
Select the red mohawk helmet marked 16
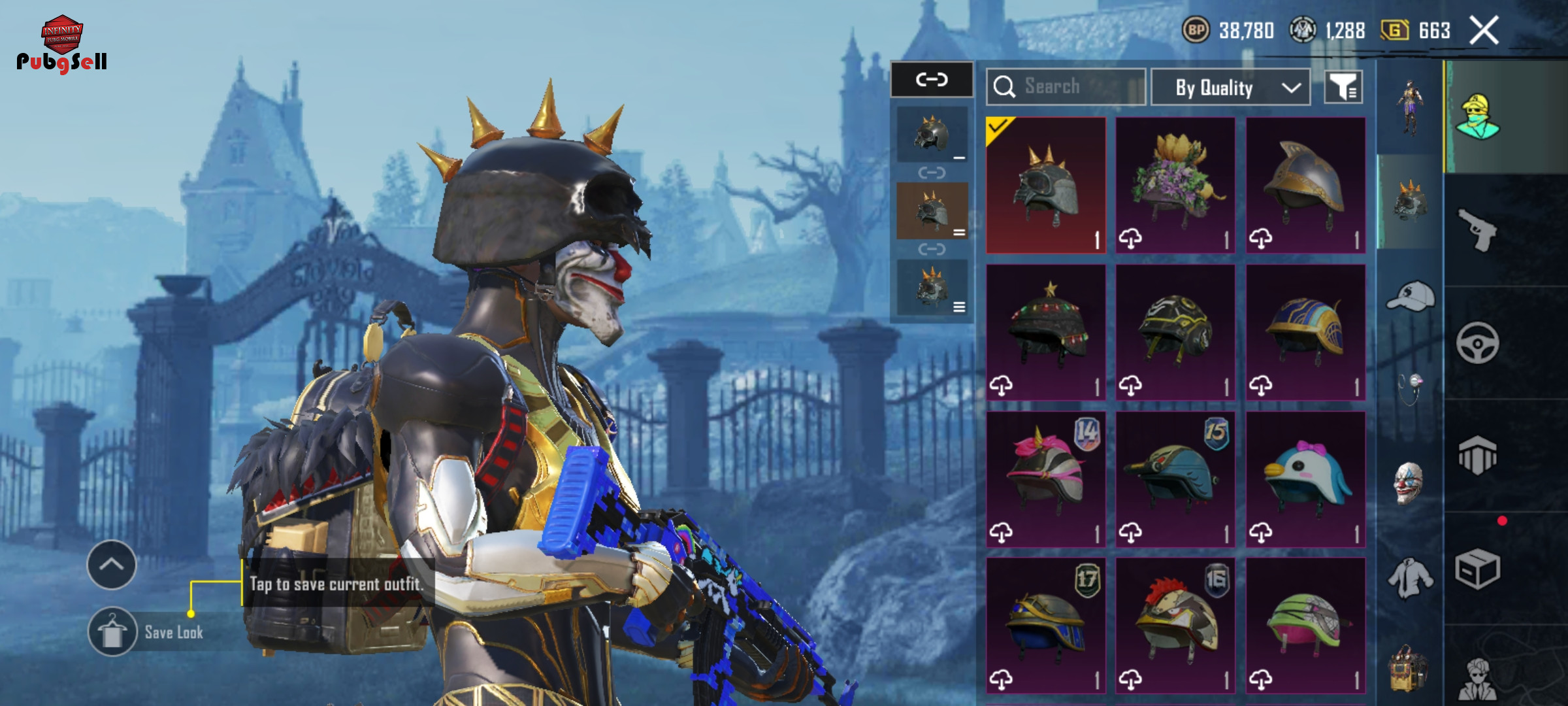(x=1175, y=626)
